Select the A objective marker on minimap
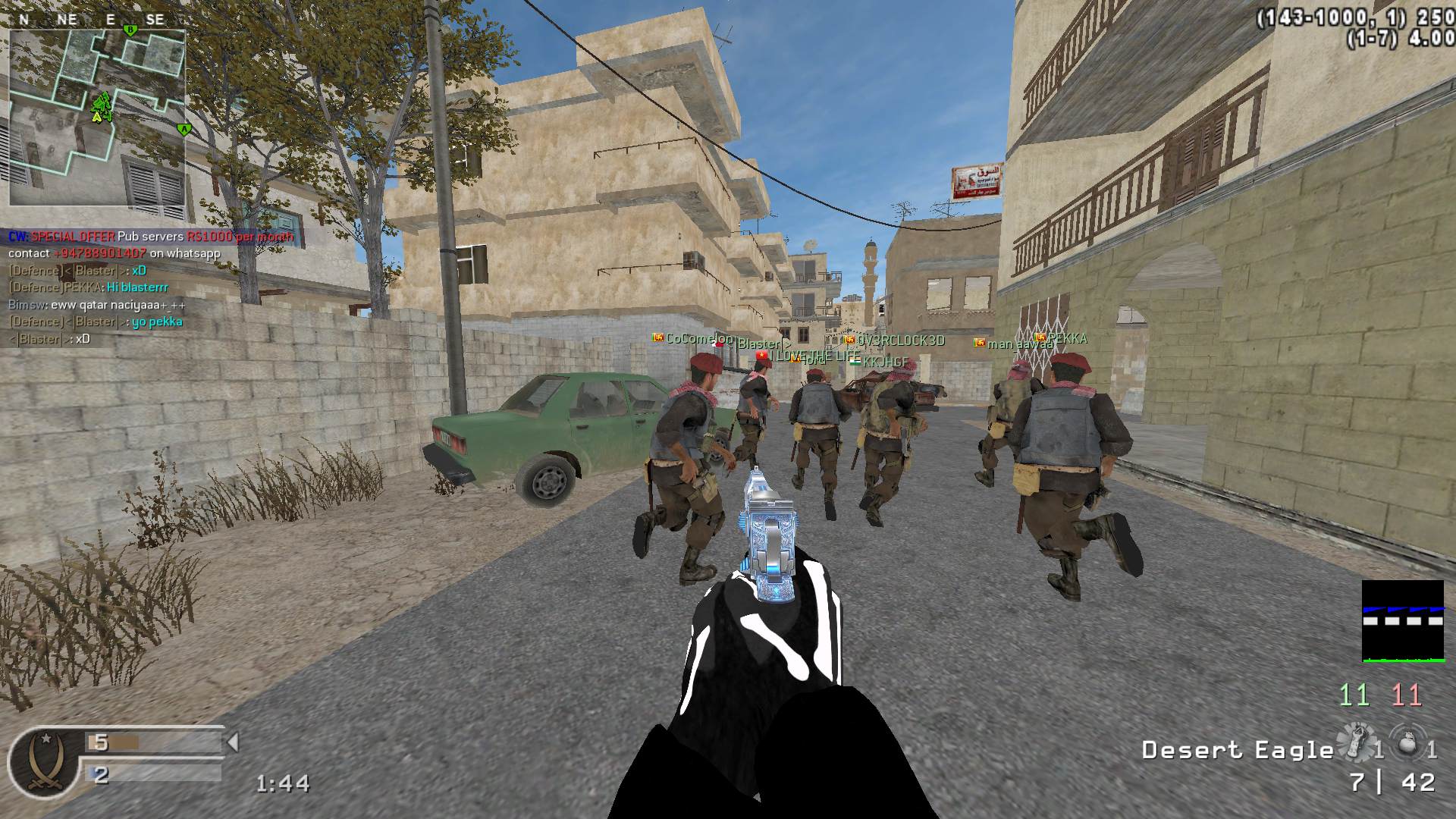The width and height of the screenshot is (1456, 819). (183, 130)
